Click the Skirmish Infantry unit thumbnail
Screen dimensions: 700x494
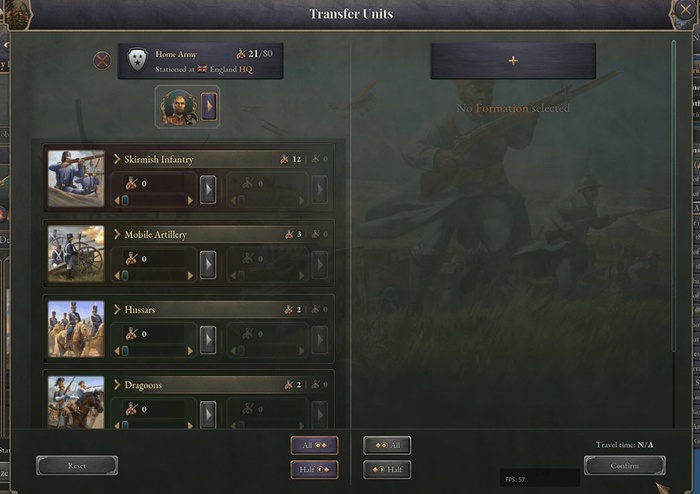76,178
